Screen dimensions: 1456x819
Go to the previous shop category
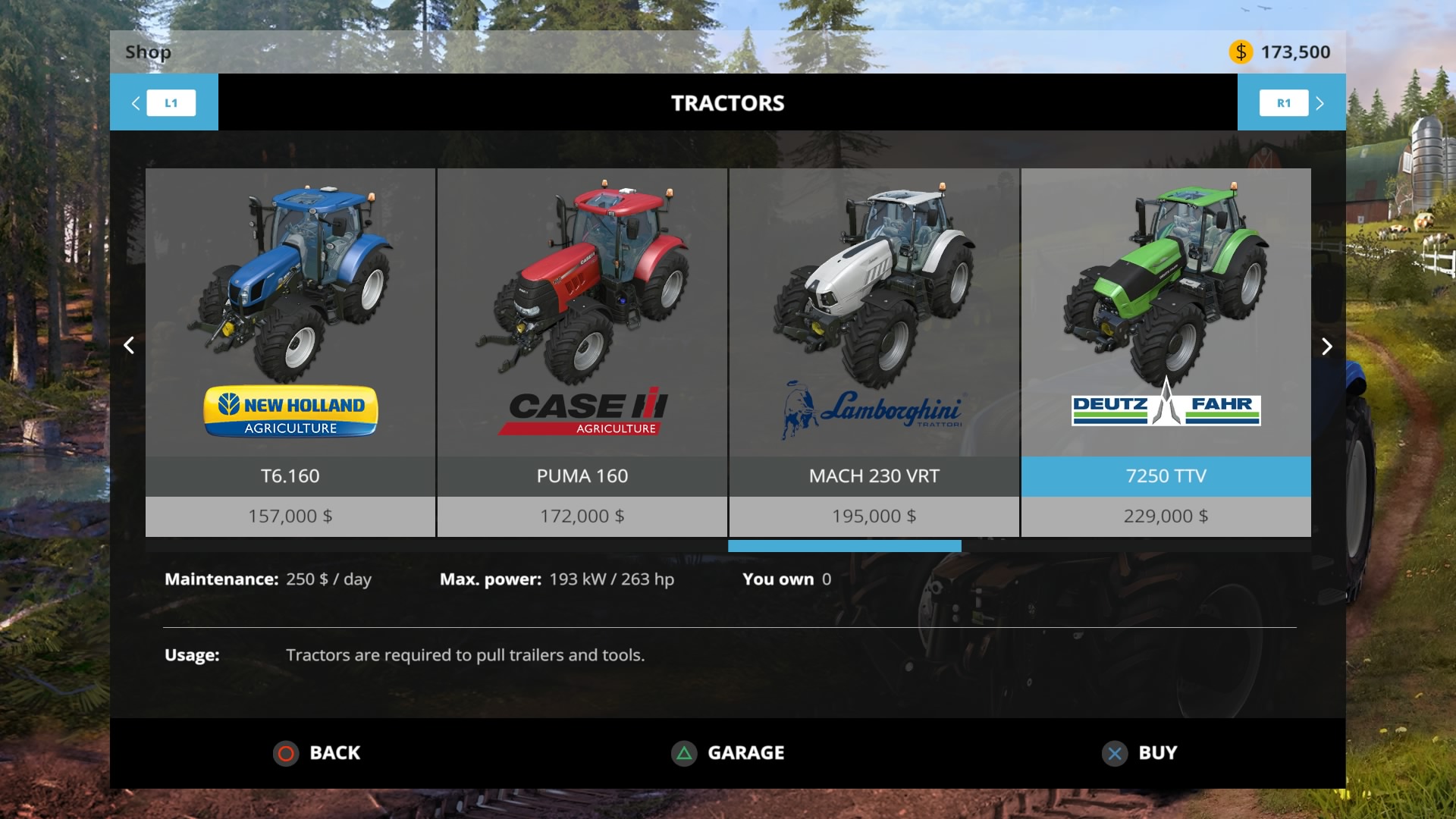[164, 102]
